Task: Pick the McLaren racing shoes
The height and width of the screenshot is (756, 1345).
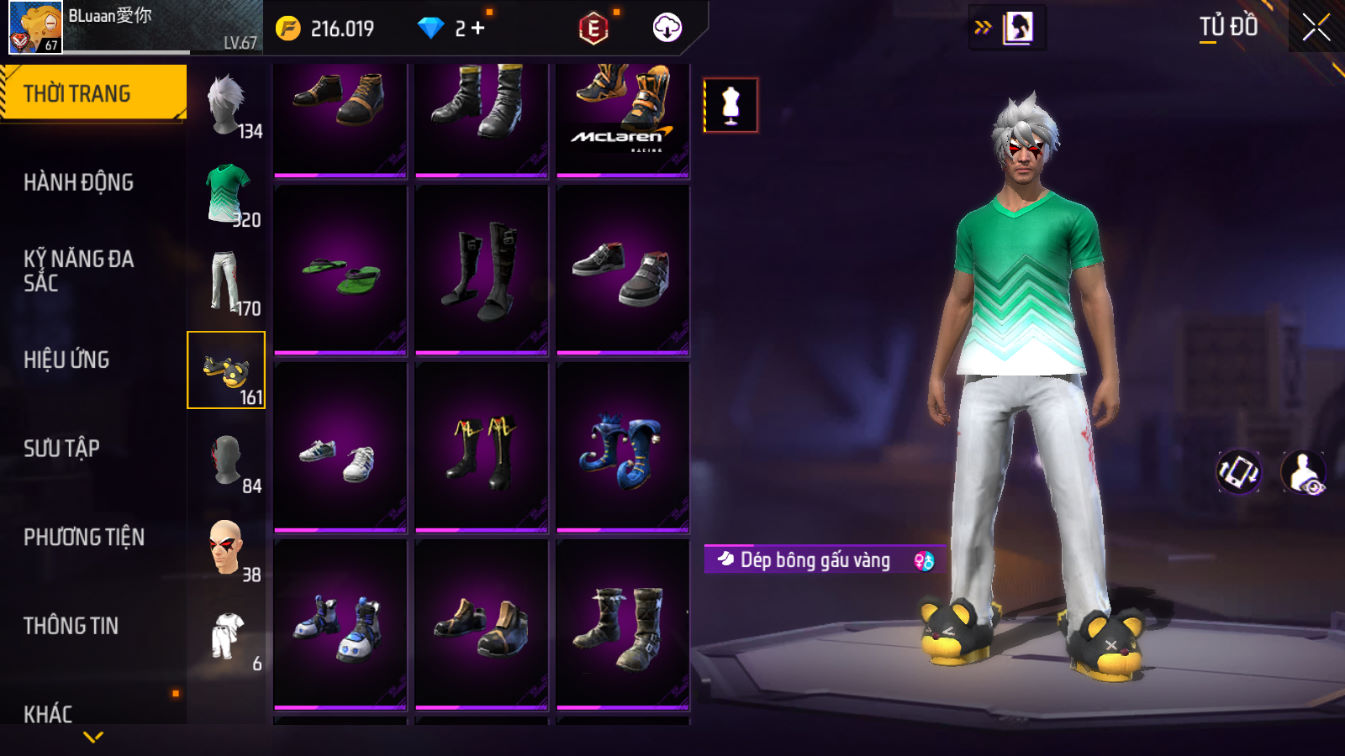Action: (622, 112)
